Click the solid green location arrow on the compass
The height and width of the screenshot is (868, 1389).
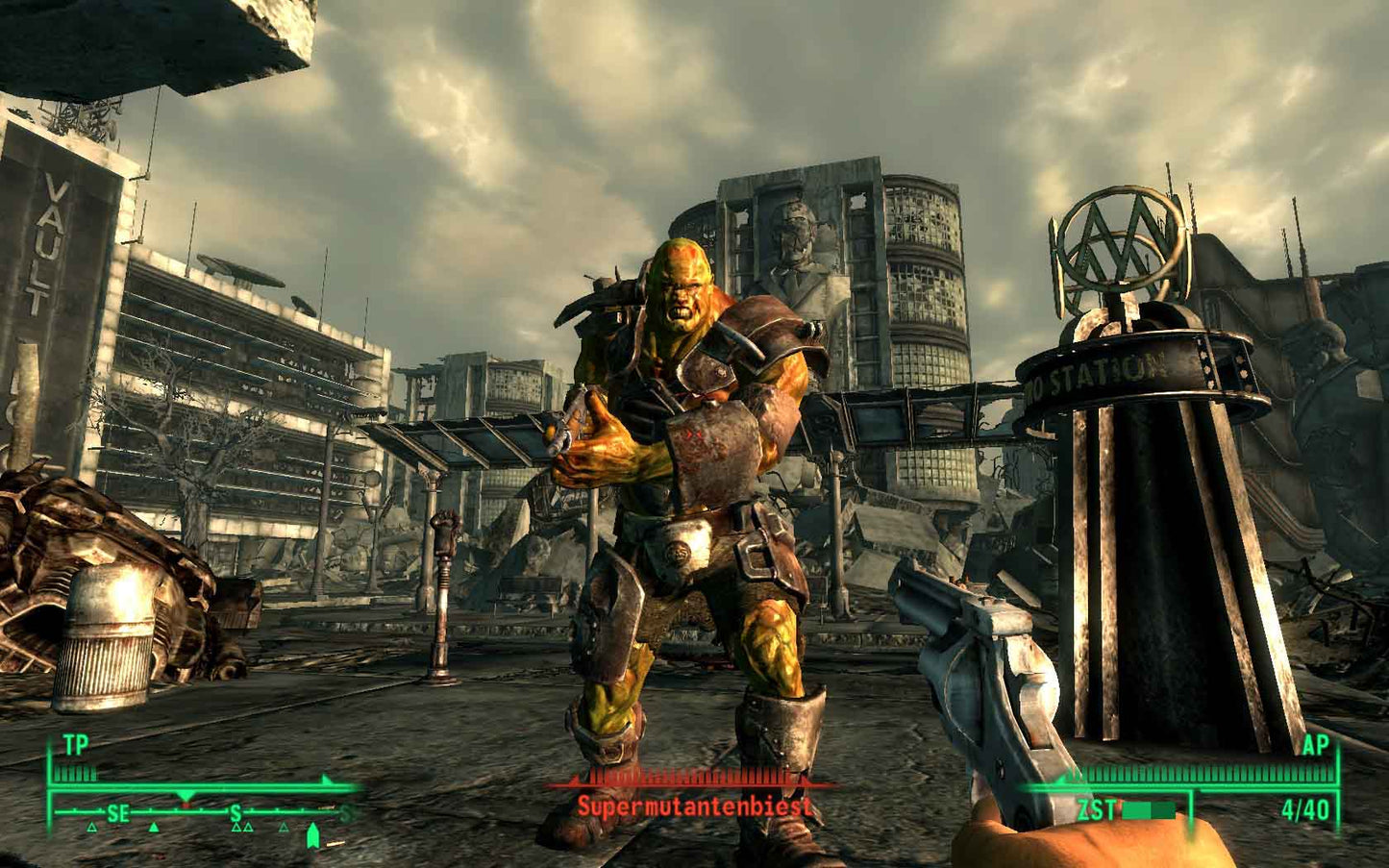pyautogui.click(x=154, y=828)
